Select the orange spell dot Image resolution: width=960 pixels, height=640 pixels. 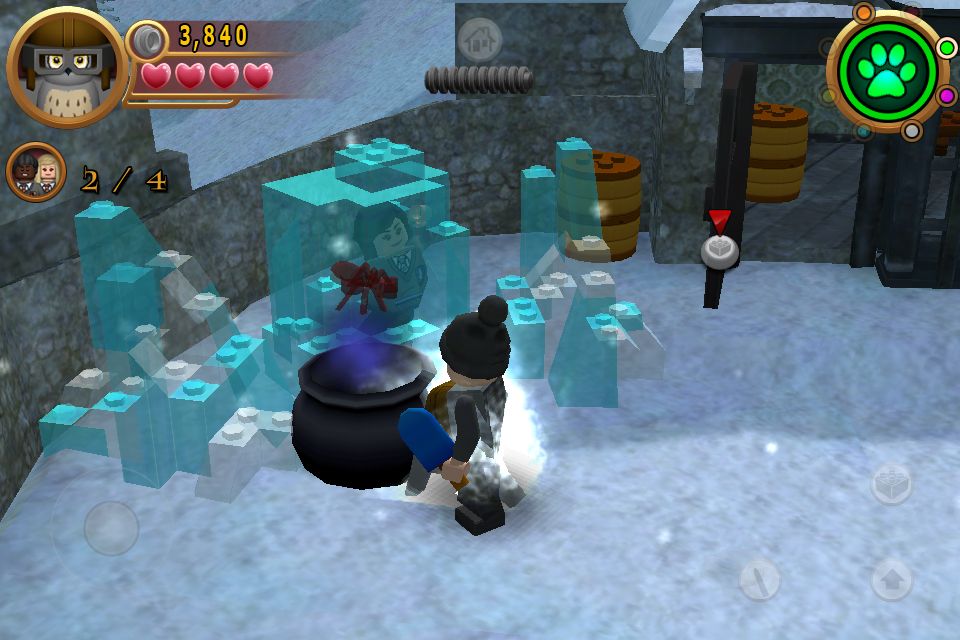pyautogui.click(x=863, y=13)
